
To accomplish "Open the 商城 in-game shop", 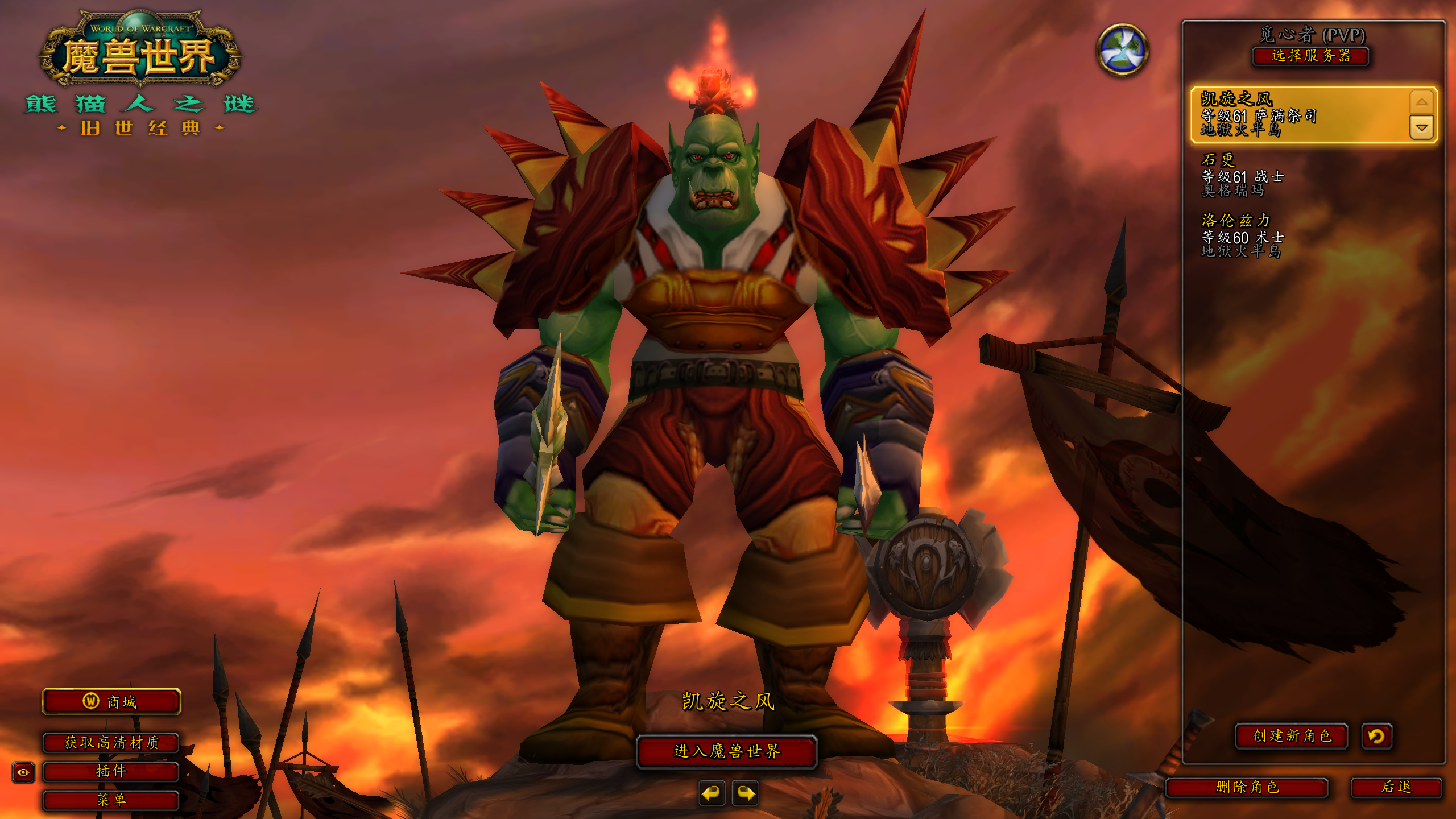I will (111, 702).
